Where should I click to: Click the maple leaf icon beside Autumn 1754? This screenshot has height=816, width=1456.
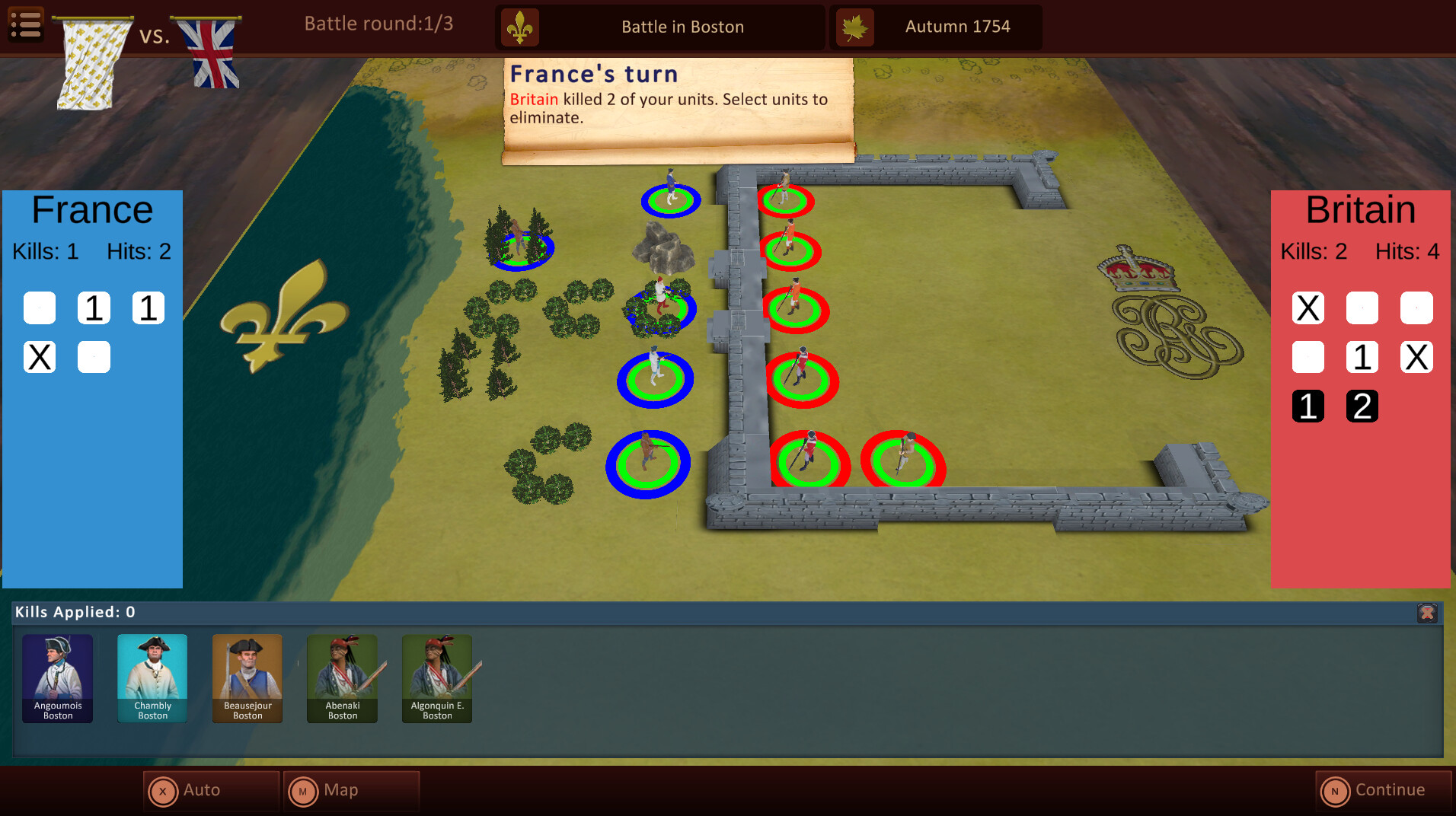pos(856,27)
